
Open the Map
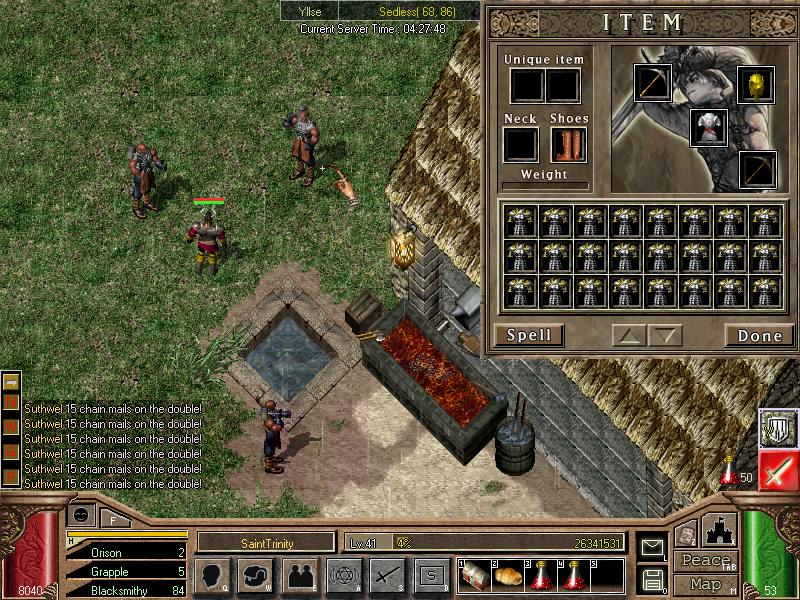click(706, 584)
